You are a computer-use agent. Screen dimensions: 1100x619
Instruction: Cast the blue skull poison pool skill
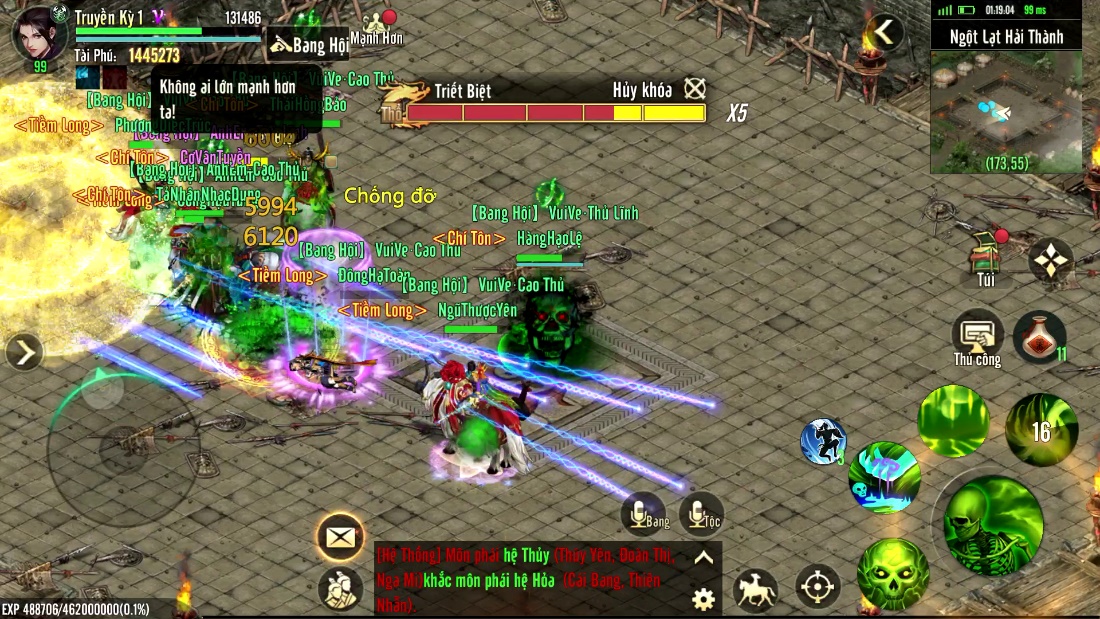pyautogui.click(x=885, y=477)
